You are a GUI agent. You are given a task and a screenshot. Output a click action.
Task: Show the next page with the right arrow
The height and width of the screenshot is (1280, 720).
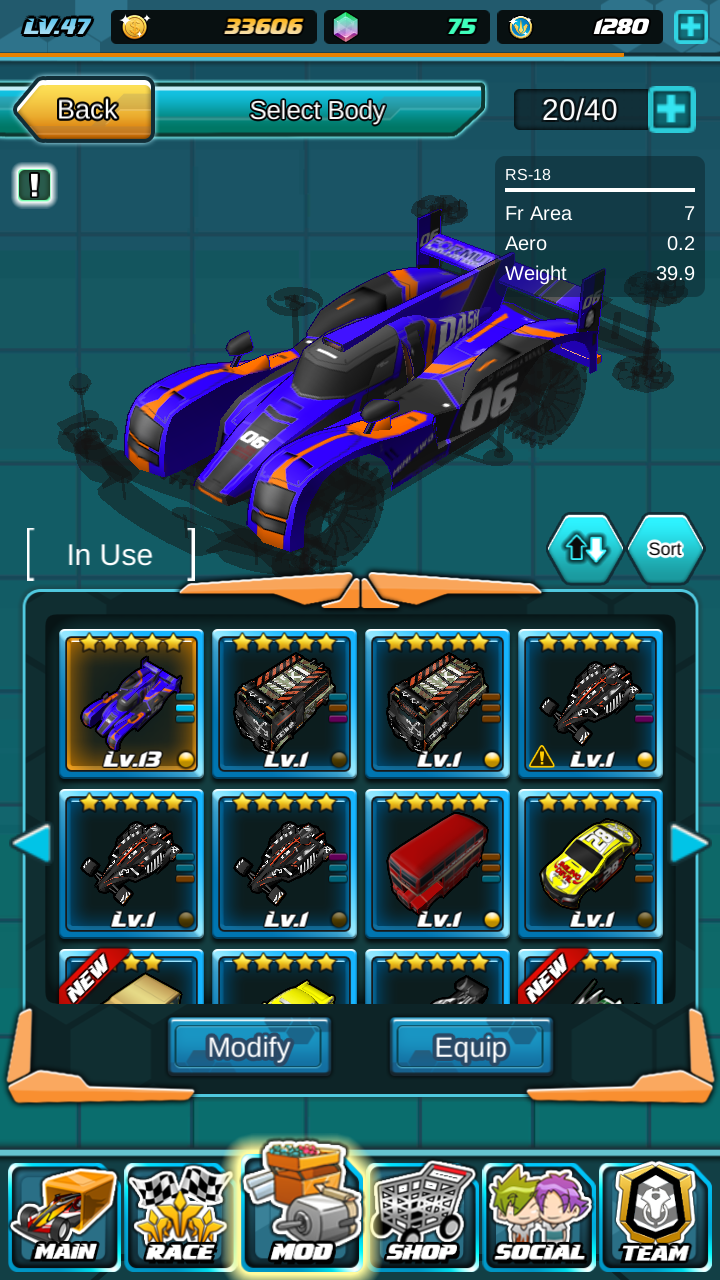[689, 843]
